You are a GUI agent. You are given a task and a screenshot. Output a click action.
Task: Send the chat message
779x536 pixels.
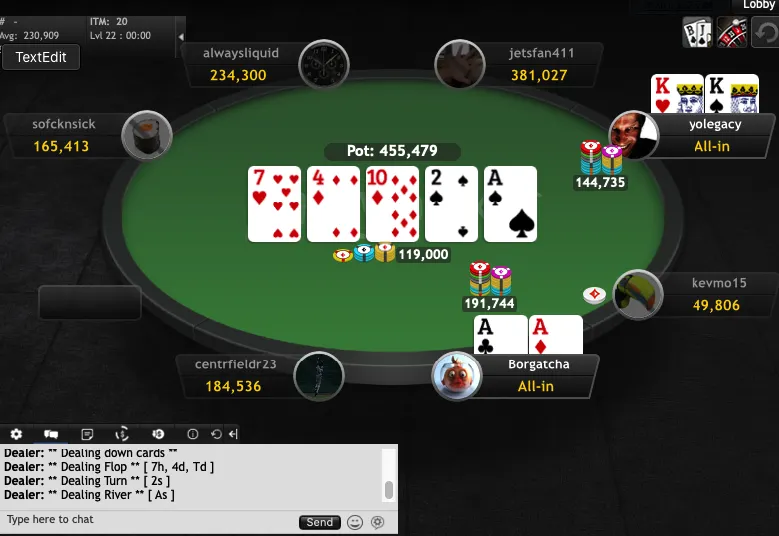[319, 522]
